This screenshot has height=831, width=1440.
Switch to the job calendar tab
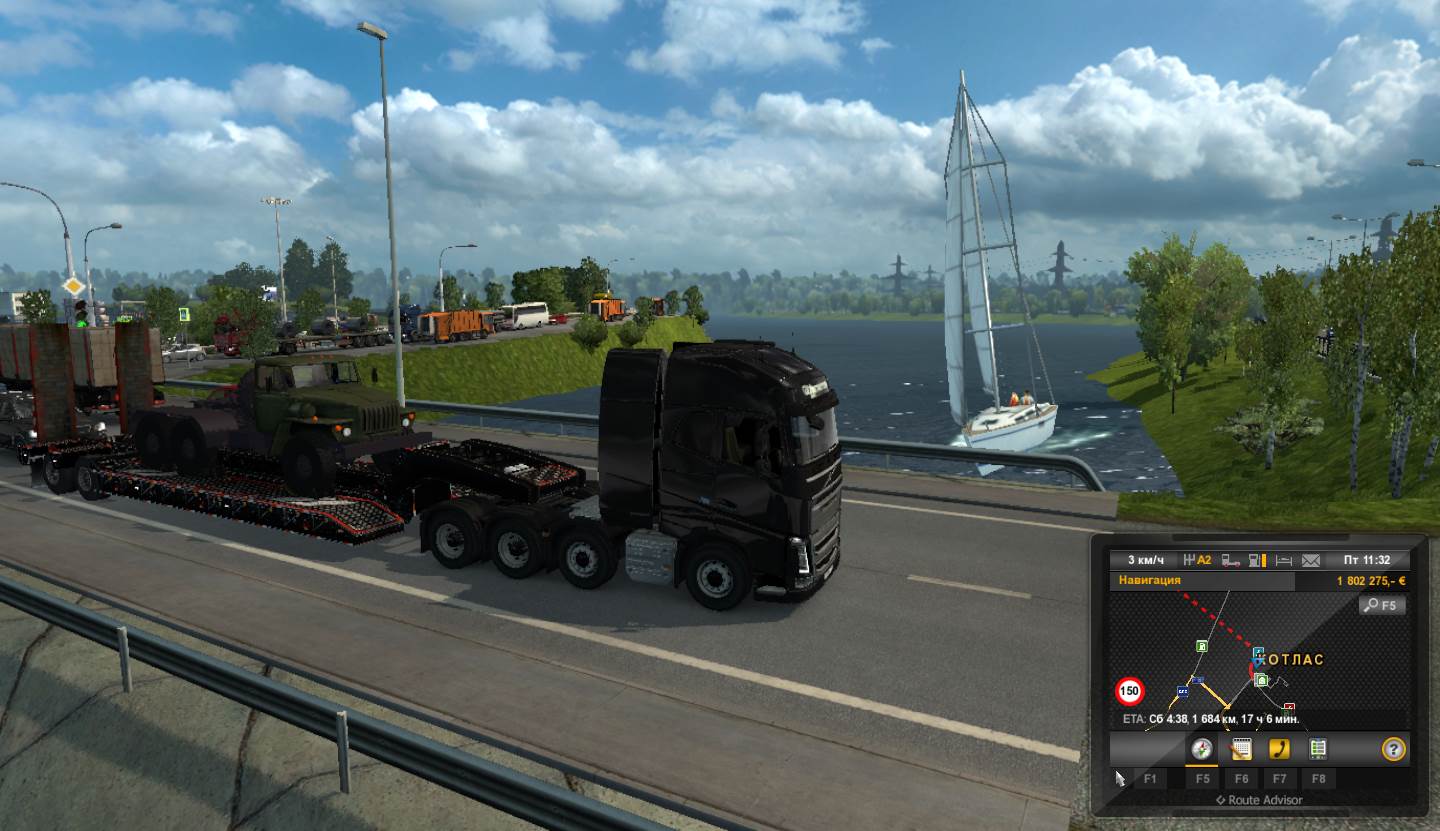[x=1241, y=748]
